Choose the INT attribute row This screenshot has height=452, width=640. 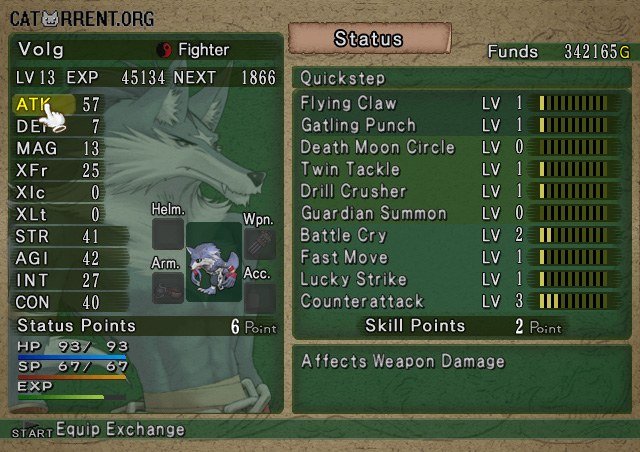[58, 280]
